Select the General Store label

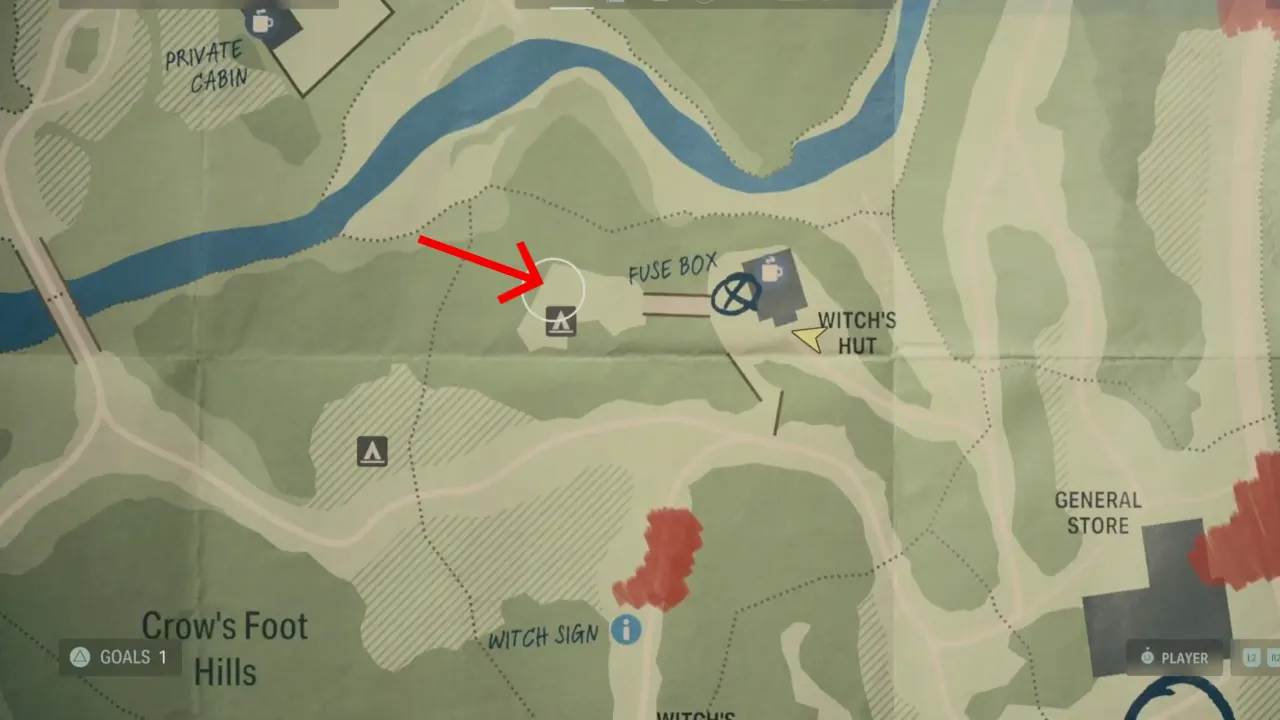1097,513
